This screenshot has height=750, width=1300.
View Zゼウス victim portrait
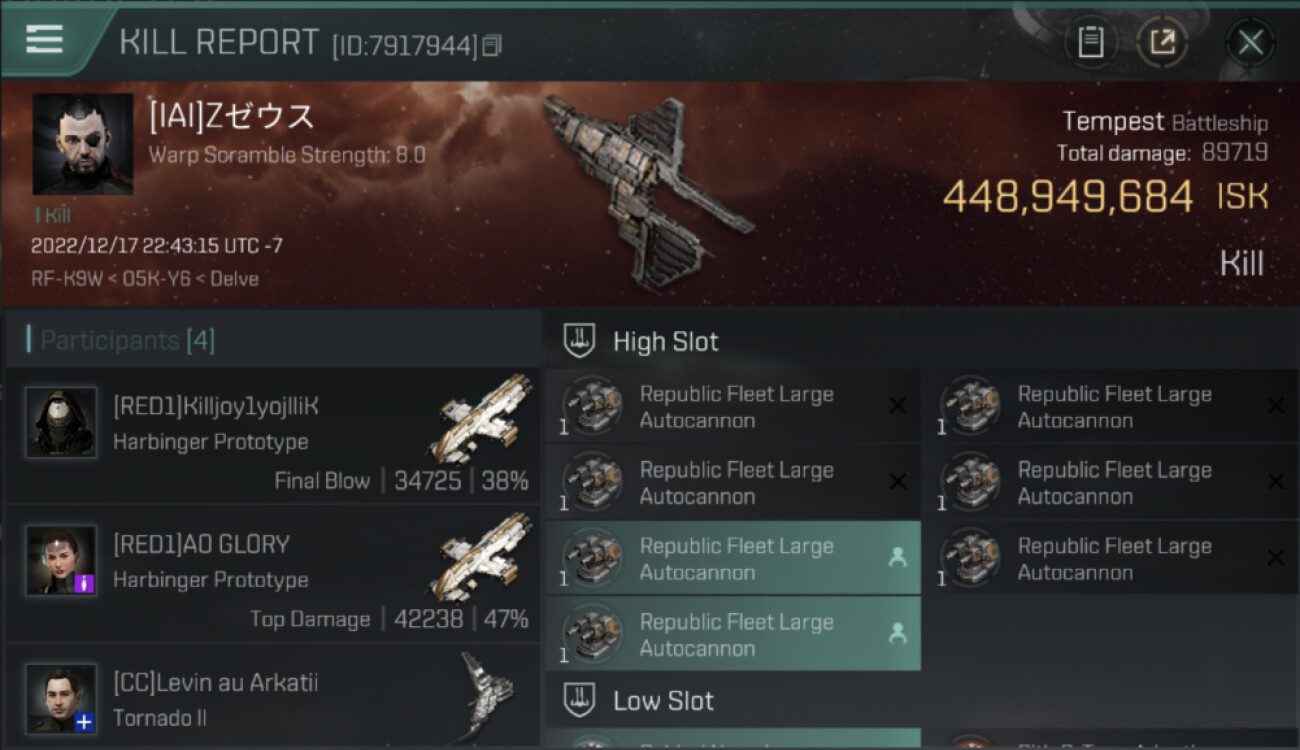tap(83, 144)
